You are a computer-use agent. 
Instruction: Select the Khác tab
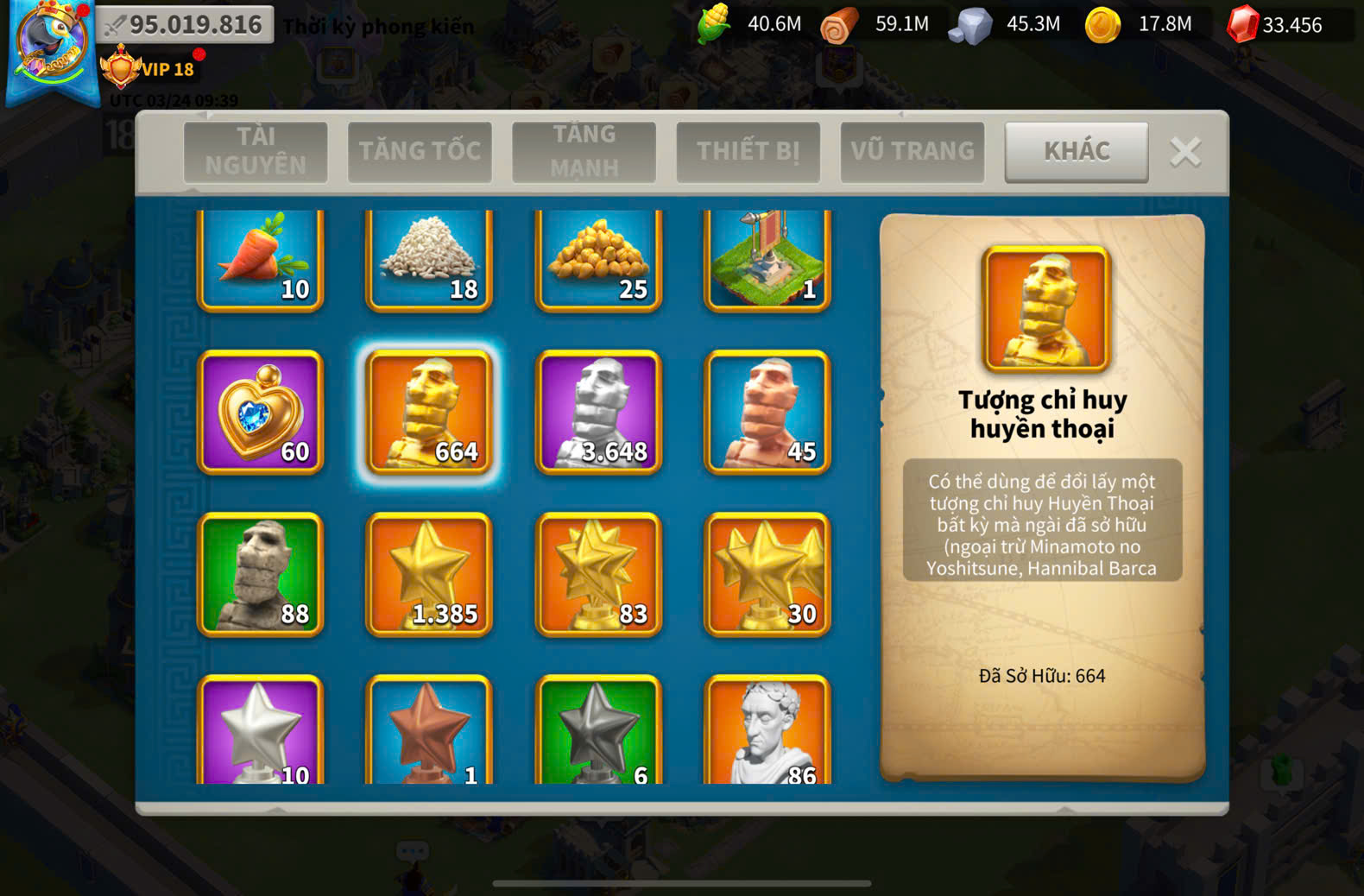pos(1077,151)
